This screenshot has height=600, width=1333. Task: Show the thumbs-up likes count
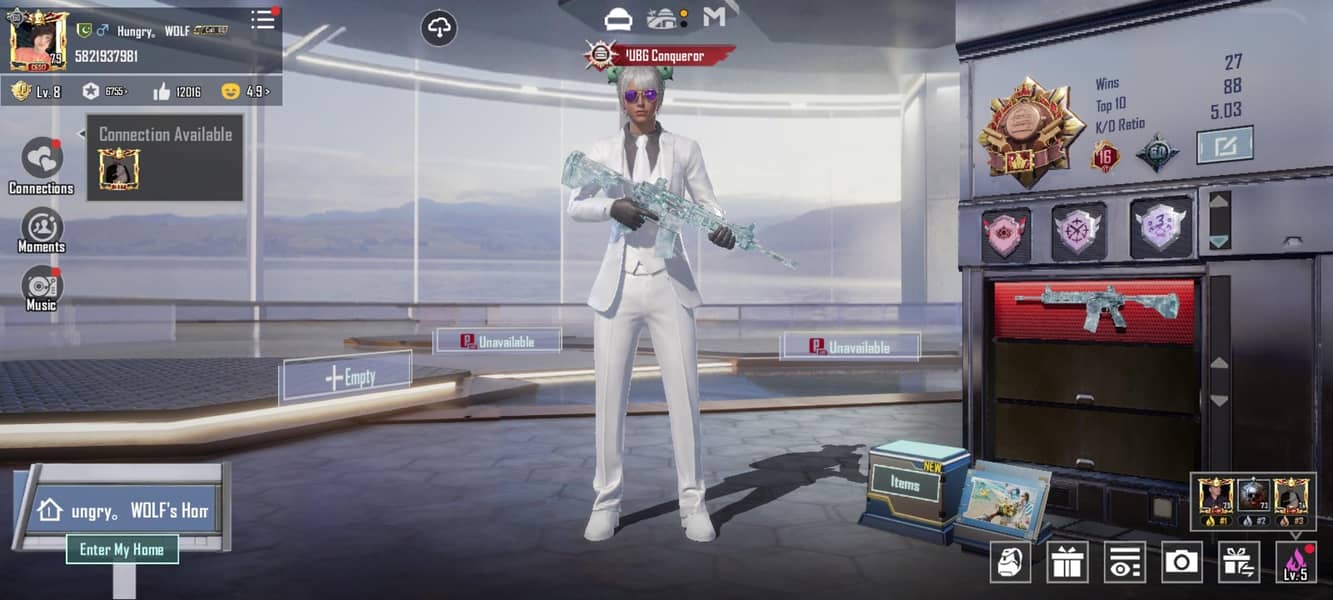(x=176, y=92)
